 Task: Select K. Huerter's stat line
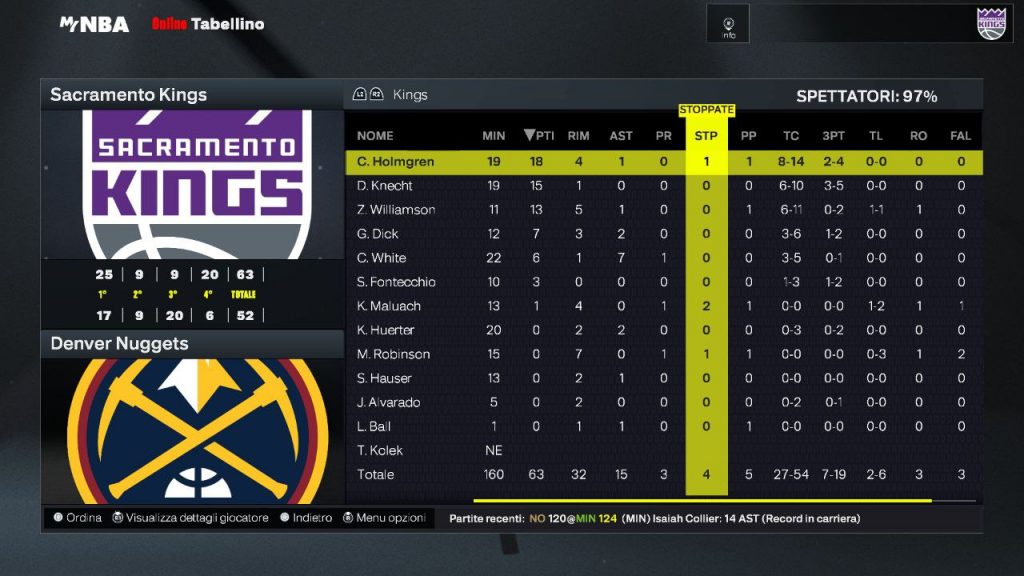tap(385, 330)
